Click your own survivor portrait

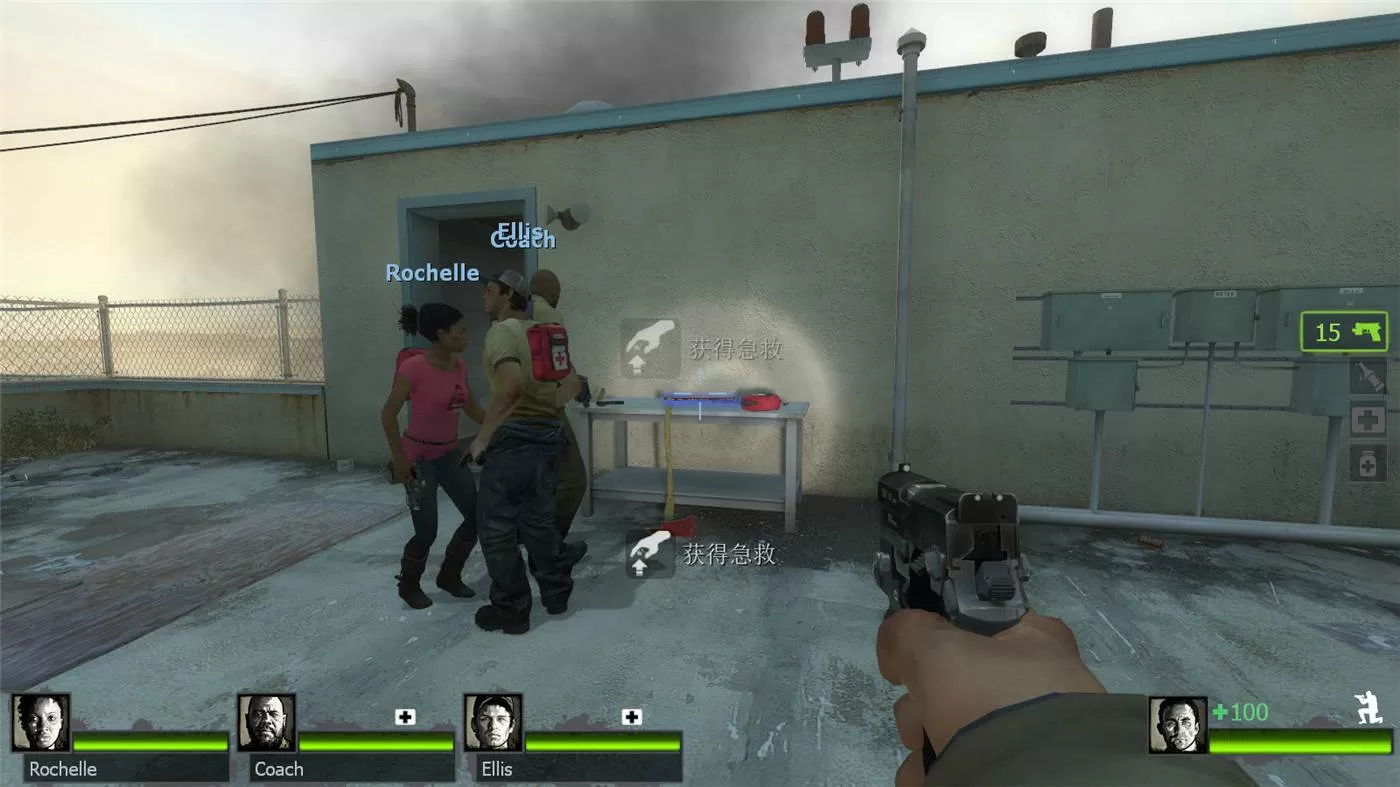pos(1177,725)
